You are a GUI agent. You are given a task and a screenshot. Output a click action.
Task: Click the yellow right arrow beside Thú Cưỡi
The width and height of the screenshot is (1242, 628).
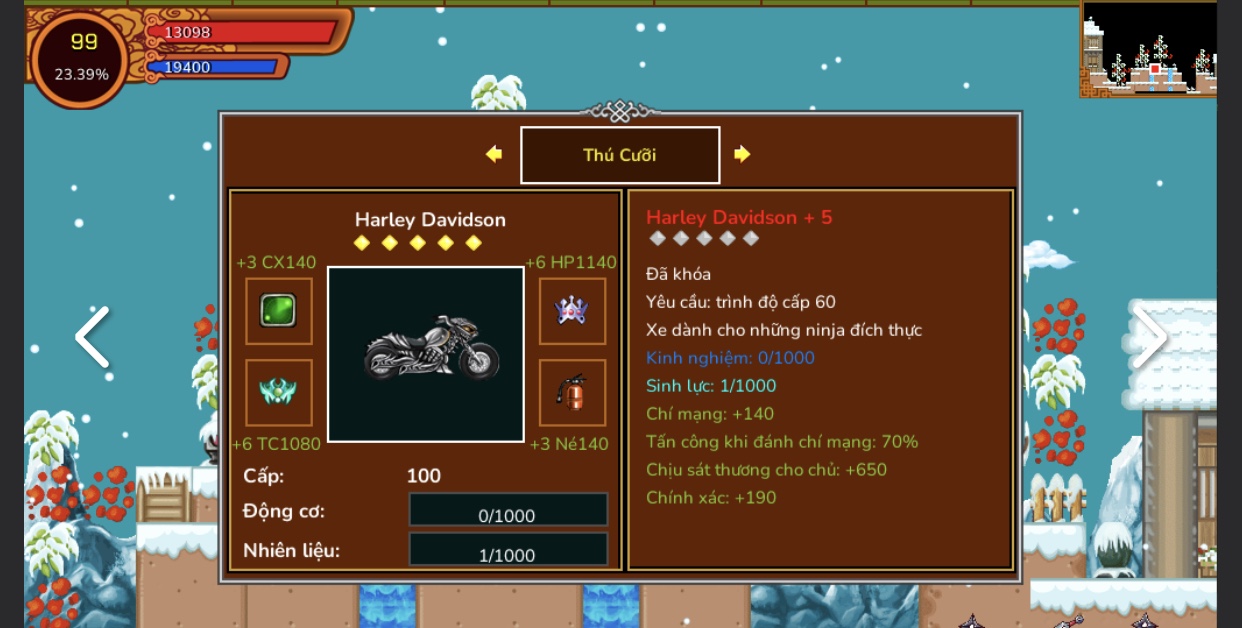[x=741, y=154]
